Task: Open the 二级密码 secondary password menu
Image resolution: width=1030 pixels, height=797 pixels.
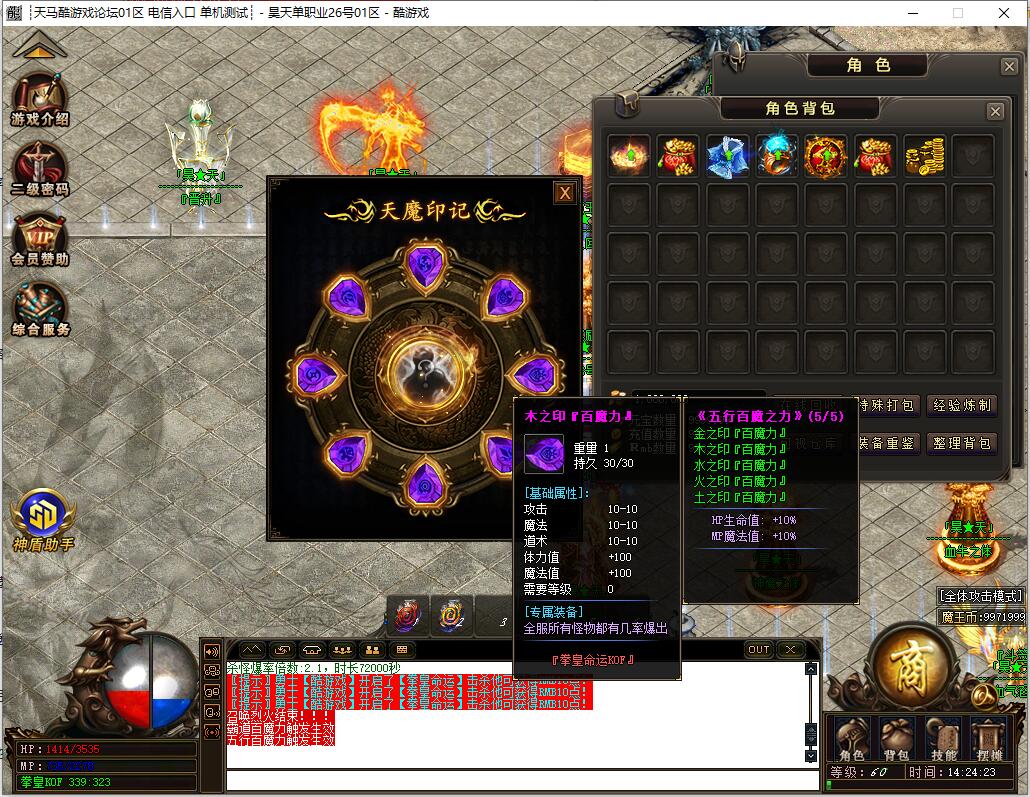Action: (x=40, y=168)
